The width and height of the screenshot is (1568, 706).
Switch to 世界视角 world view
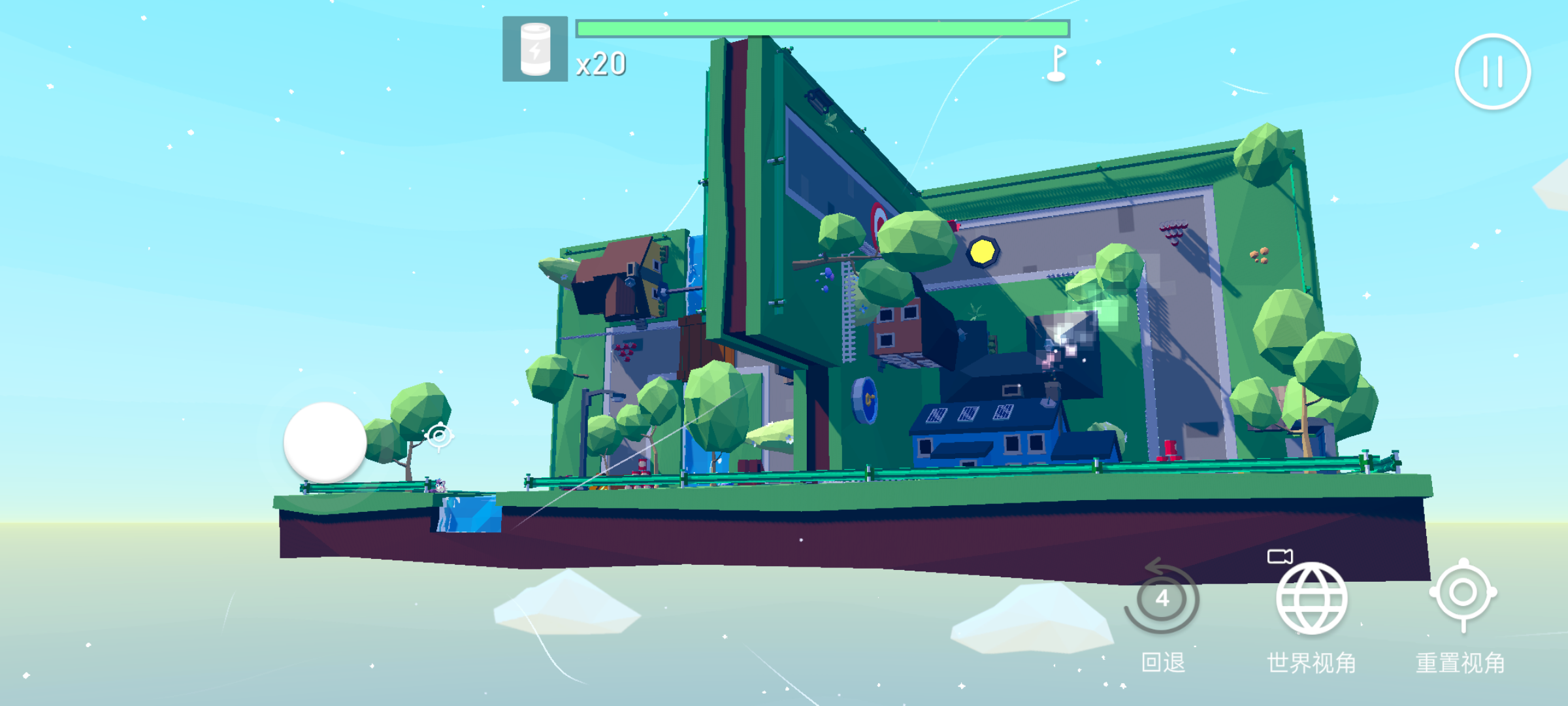(x=1311, y=598)
